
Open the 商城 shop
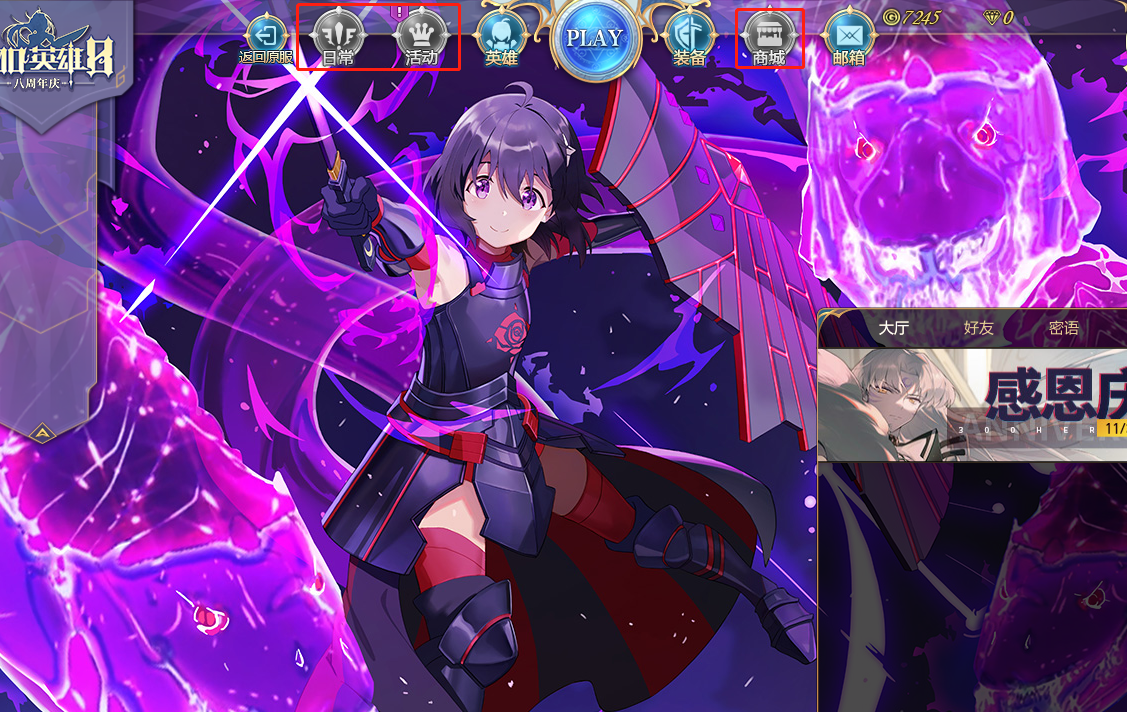(770, 39)
